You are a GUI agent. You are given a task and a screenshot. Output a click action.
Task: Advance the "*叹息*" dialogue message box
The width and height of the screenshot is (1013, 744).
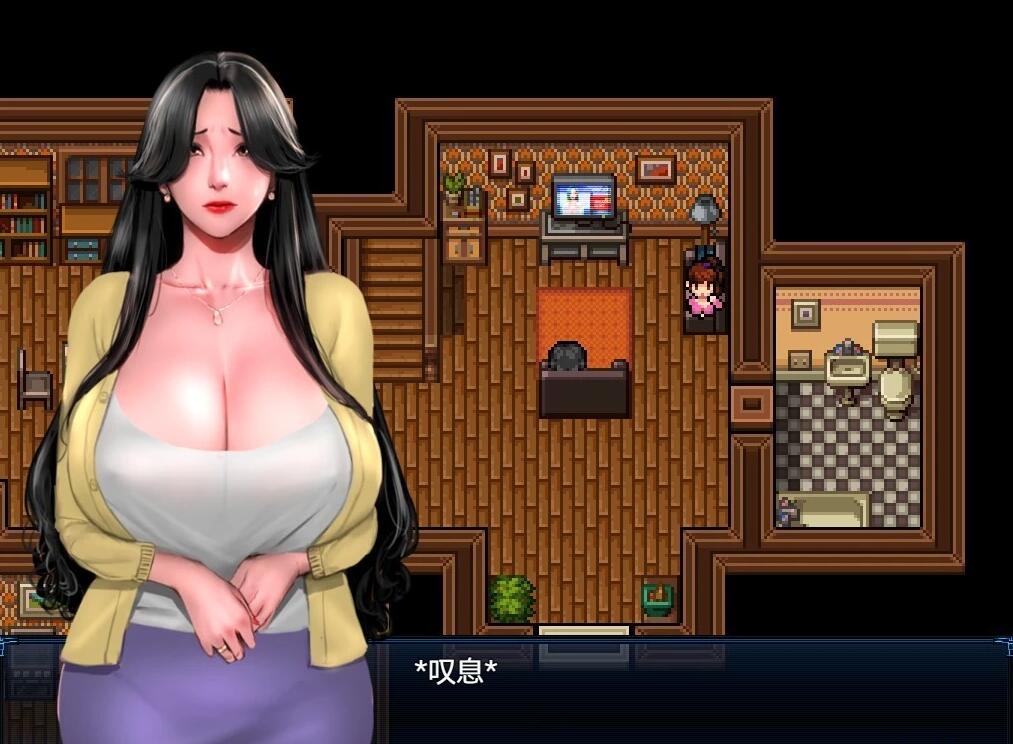pyautogui.click(x=690, y=690)
